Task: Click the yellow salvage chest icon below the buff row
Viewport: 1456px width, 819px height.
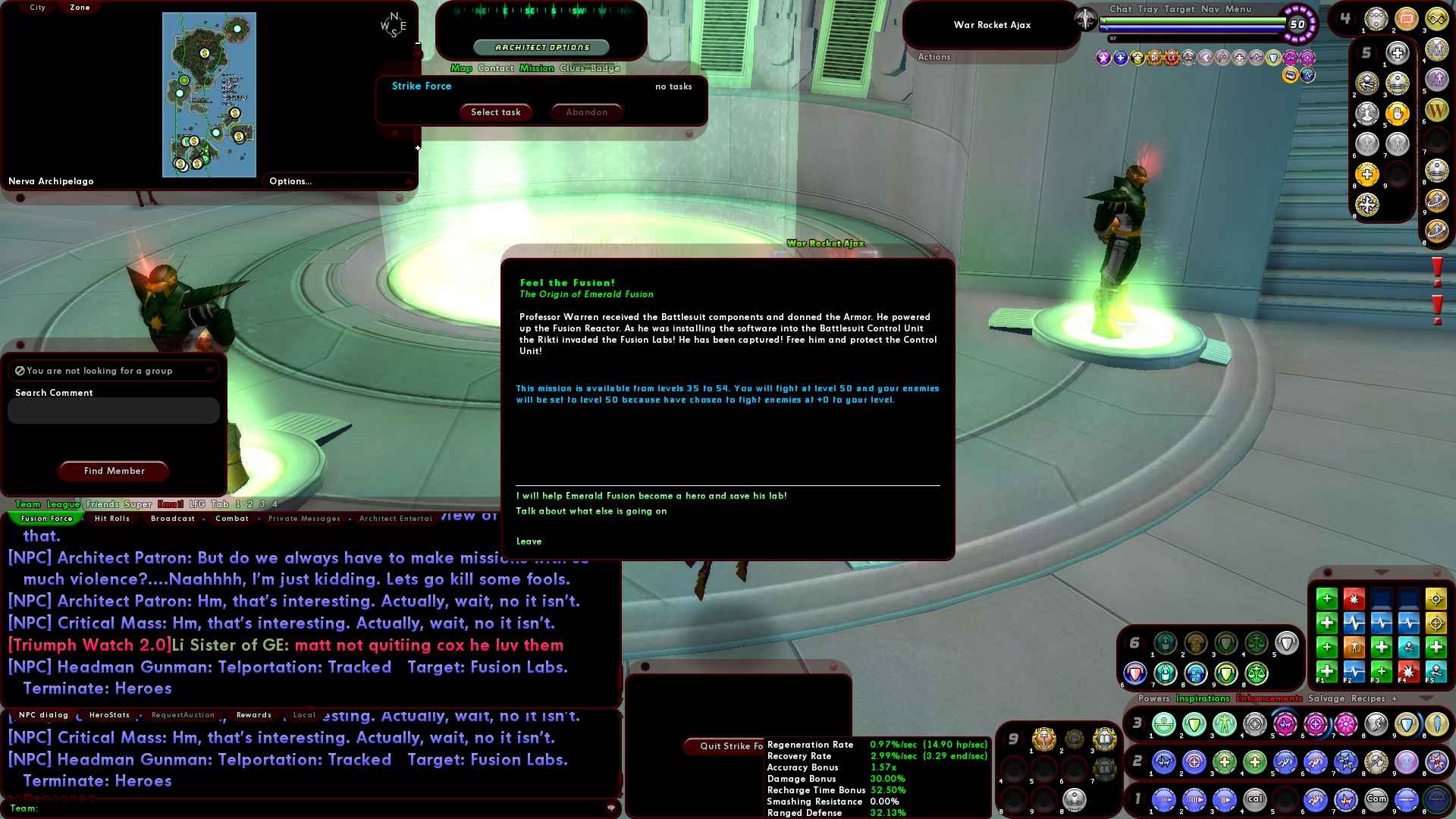Action: click(x=1290, y=75)
